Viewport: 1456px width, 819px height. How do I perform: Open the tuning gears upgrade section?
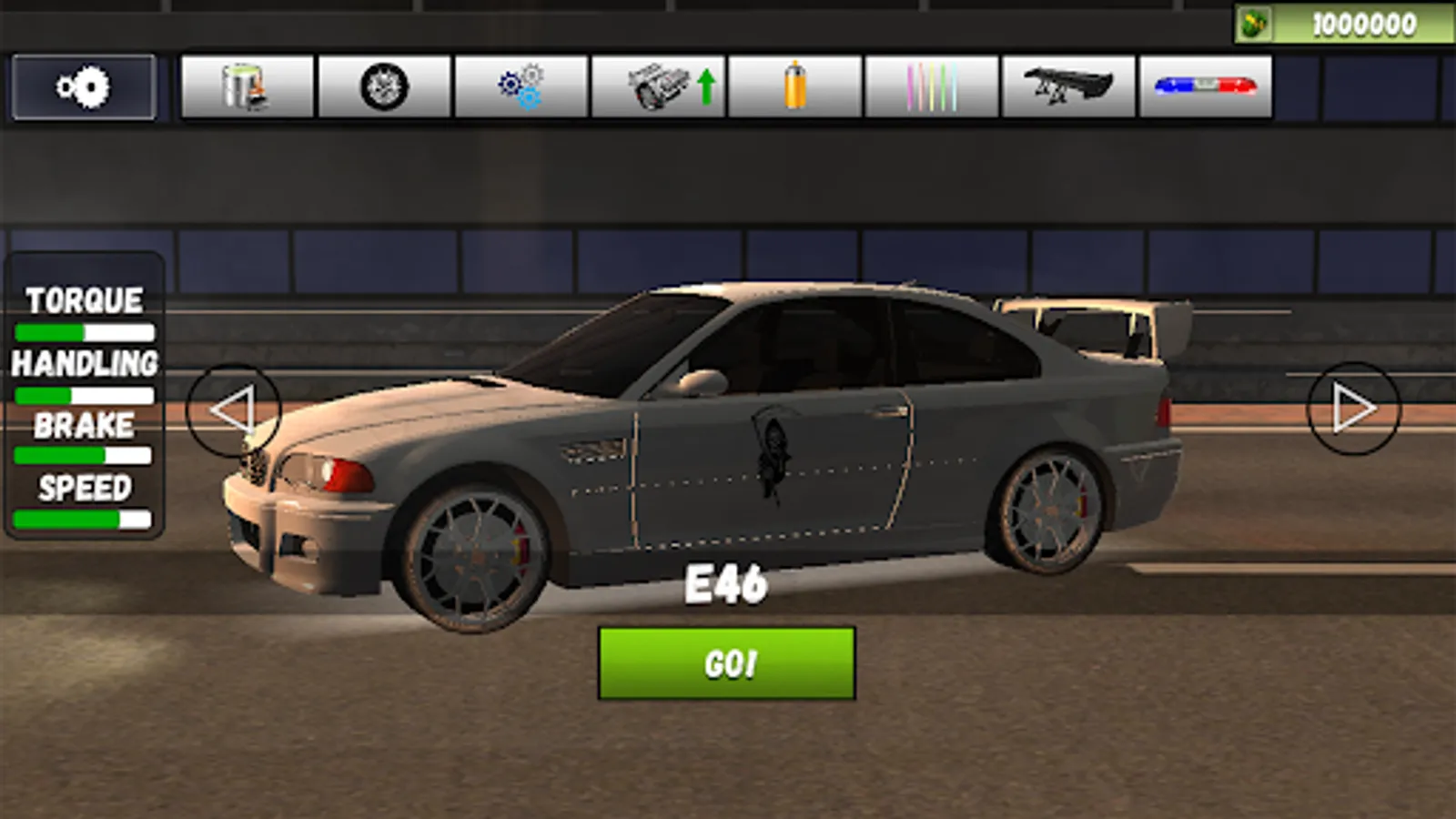[519, 87]
